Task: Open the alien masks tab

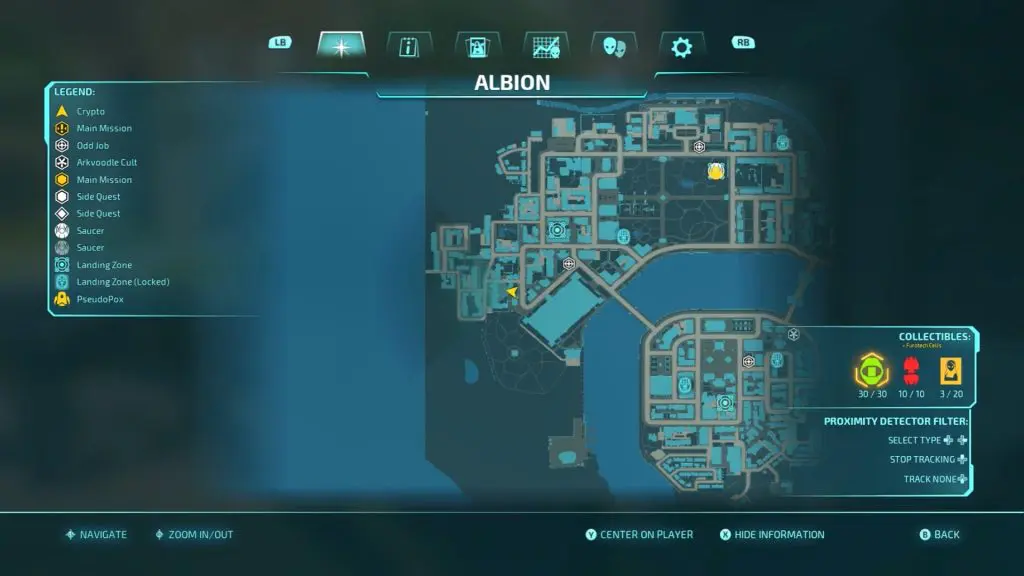Action: pyautogui.click(x=613, y=46)
